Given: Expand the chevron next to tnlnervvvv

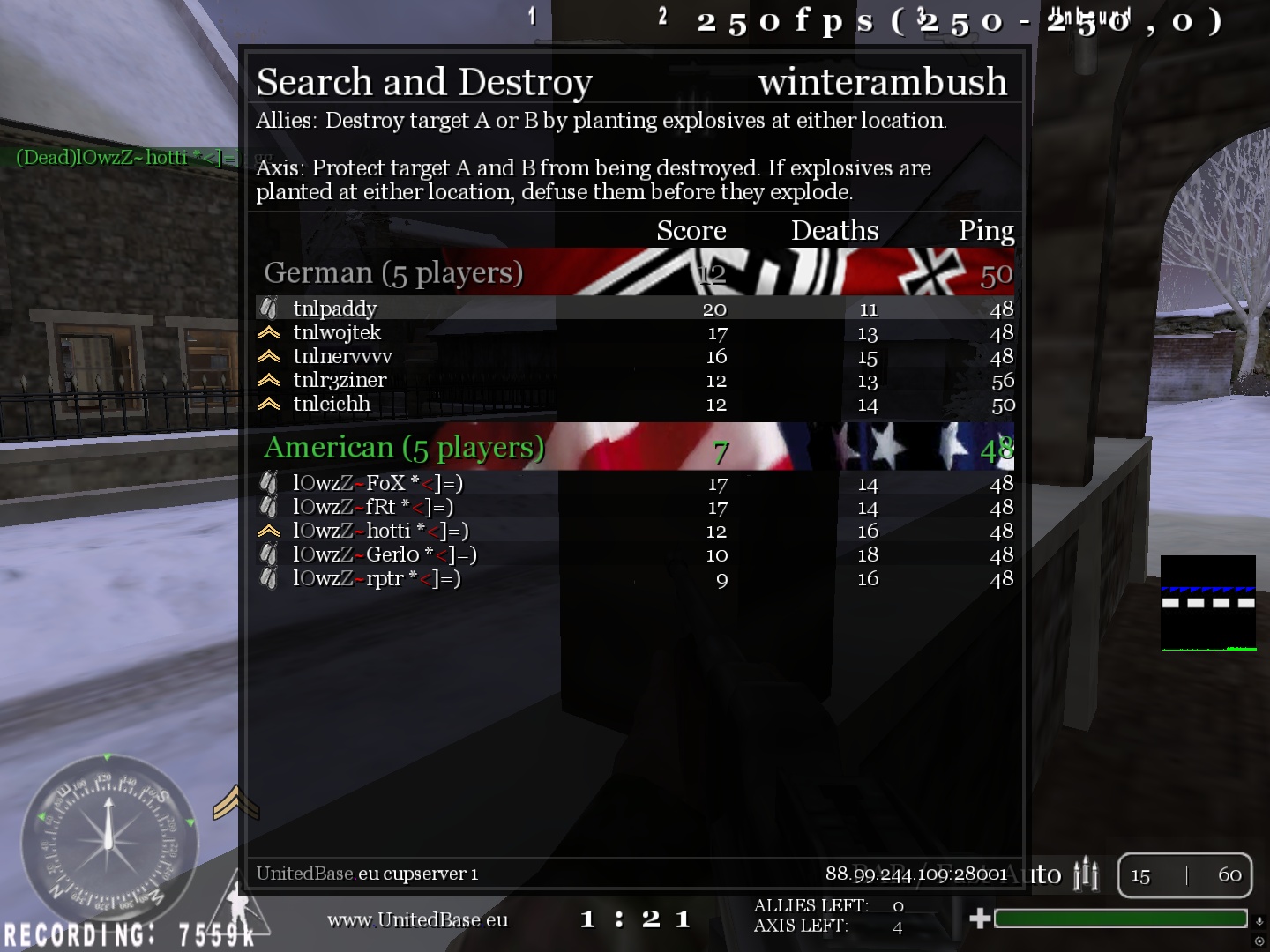Looking at the screenshot, I should coord(267,356).
